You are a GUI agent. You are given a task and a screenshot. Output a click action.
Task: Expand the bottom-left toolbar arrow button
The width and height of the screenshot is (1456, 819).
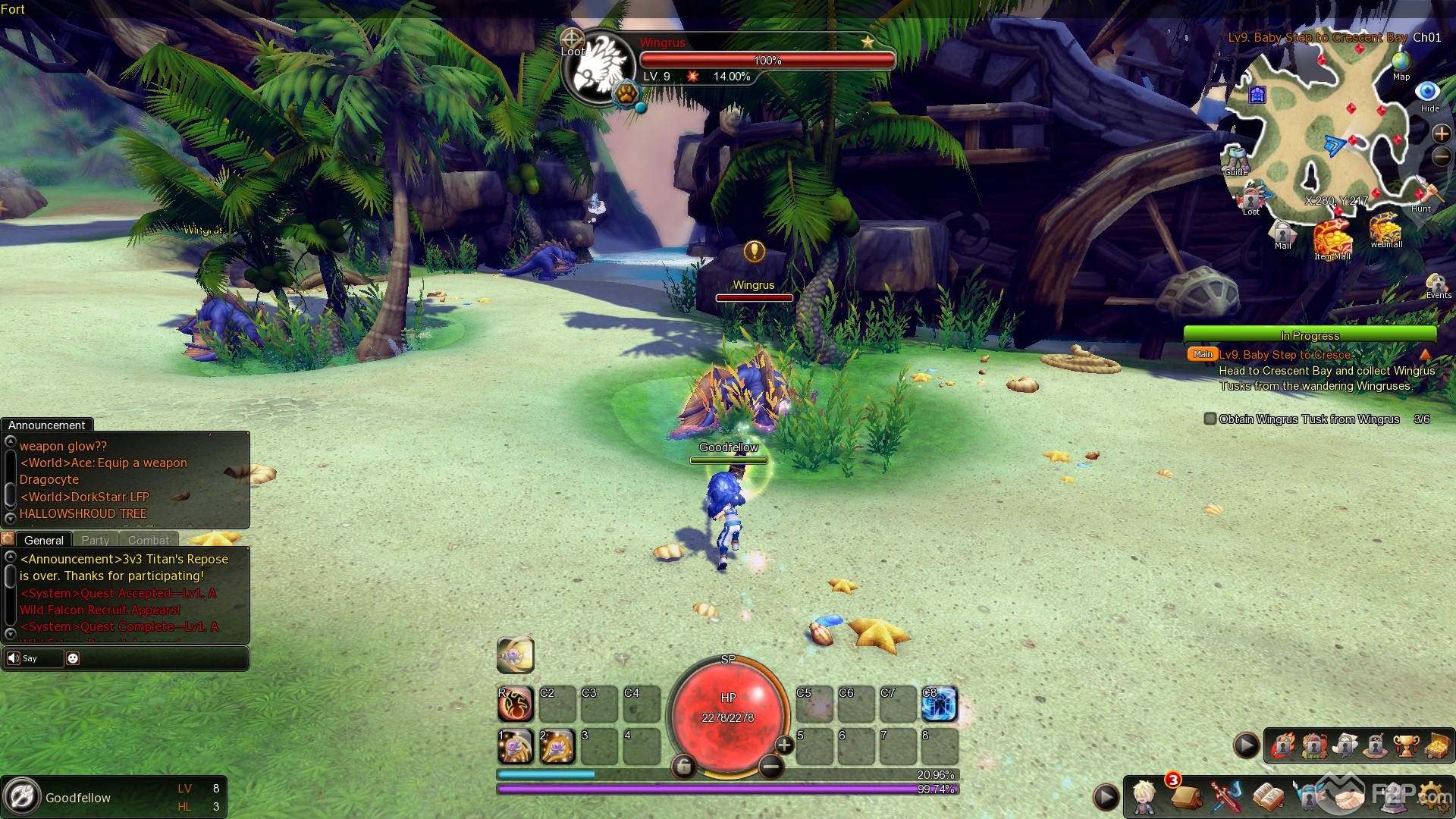1106,797
